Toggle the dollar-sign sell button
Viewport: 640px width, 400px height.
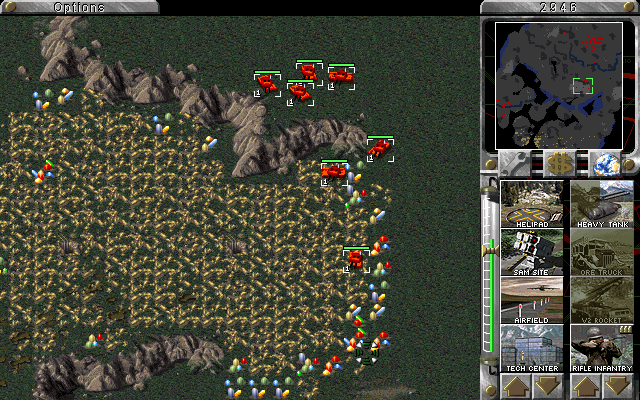click(x=559, y=163)
